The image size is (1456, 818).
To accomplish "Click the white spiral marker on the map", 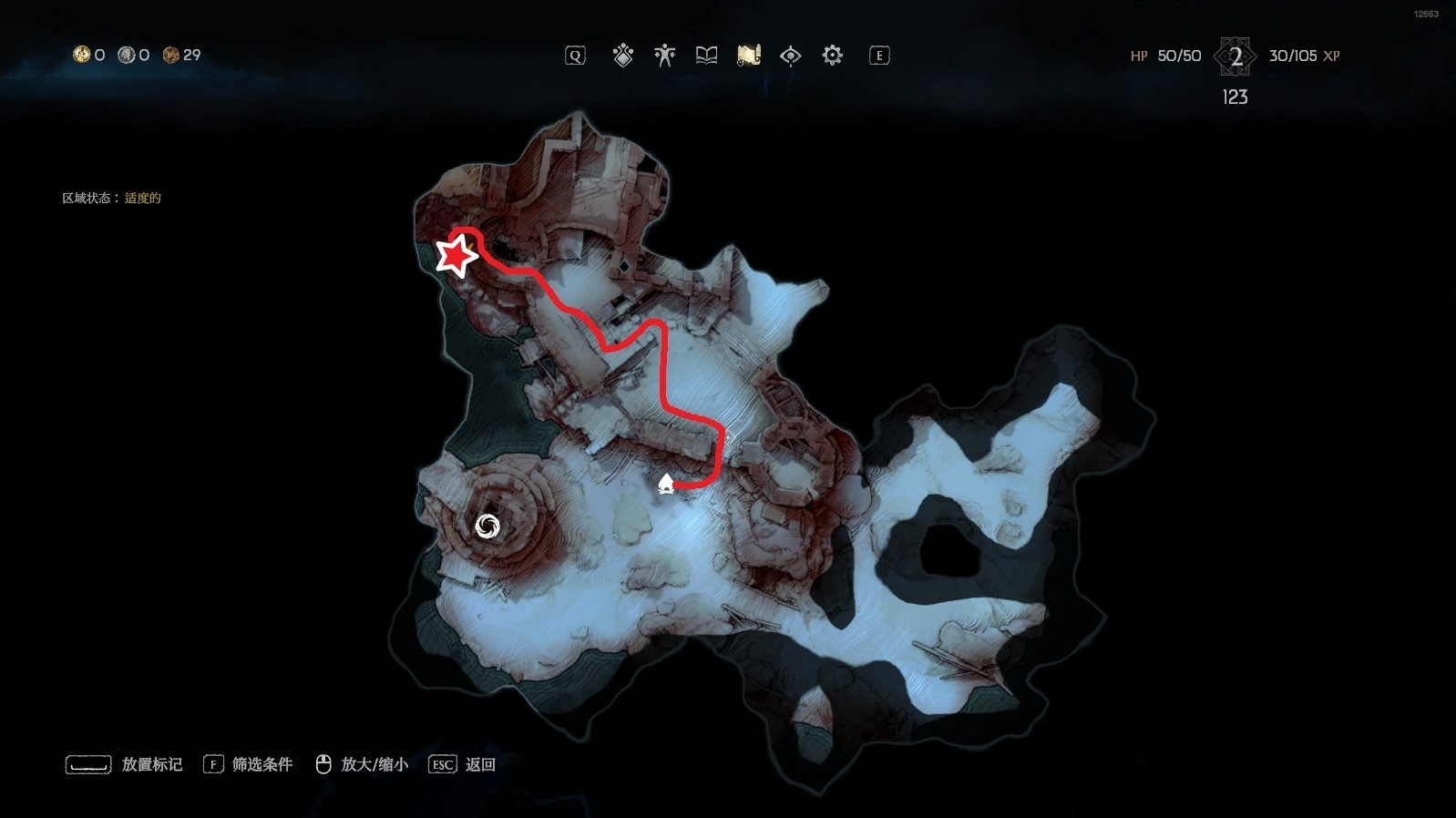I will 487,526.
